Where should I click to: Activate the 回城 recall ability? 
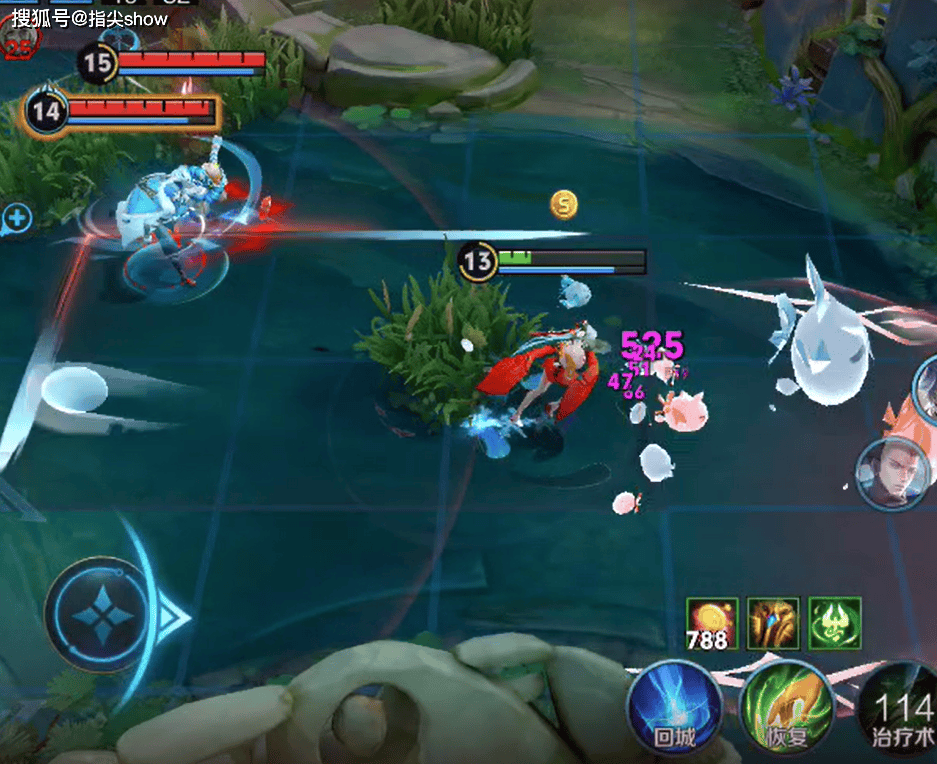point(674,707)
